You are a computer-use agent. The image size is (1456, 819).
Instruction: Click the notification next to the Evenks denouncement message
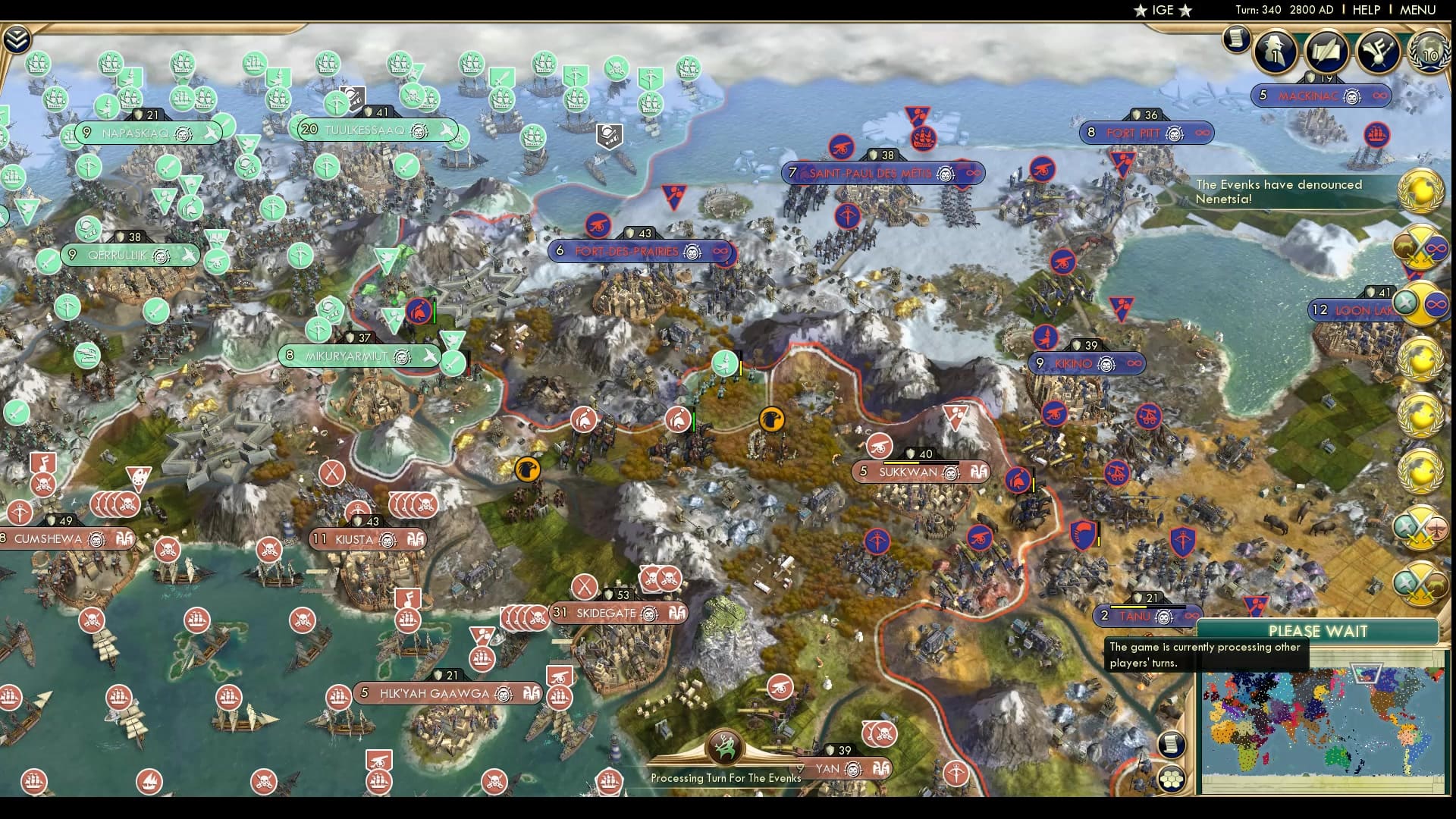point(1423,191)
